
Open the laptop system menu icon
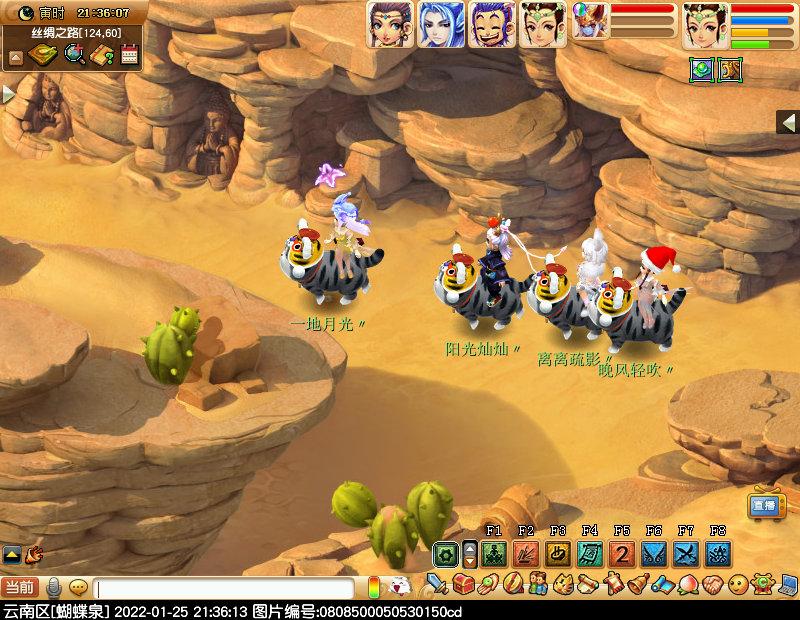click(788, 582)
